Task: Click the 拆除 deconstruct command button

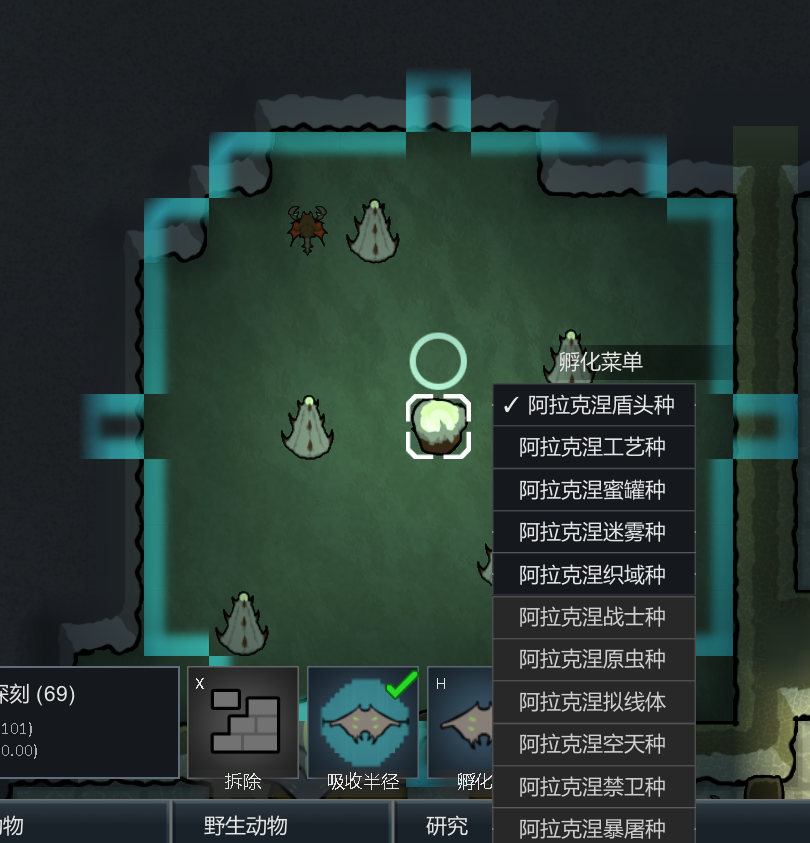Action: point(243,724)
